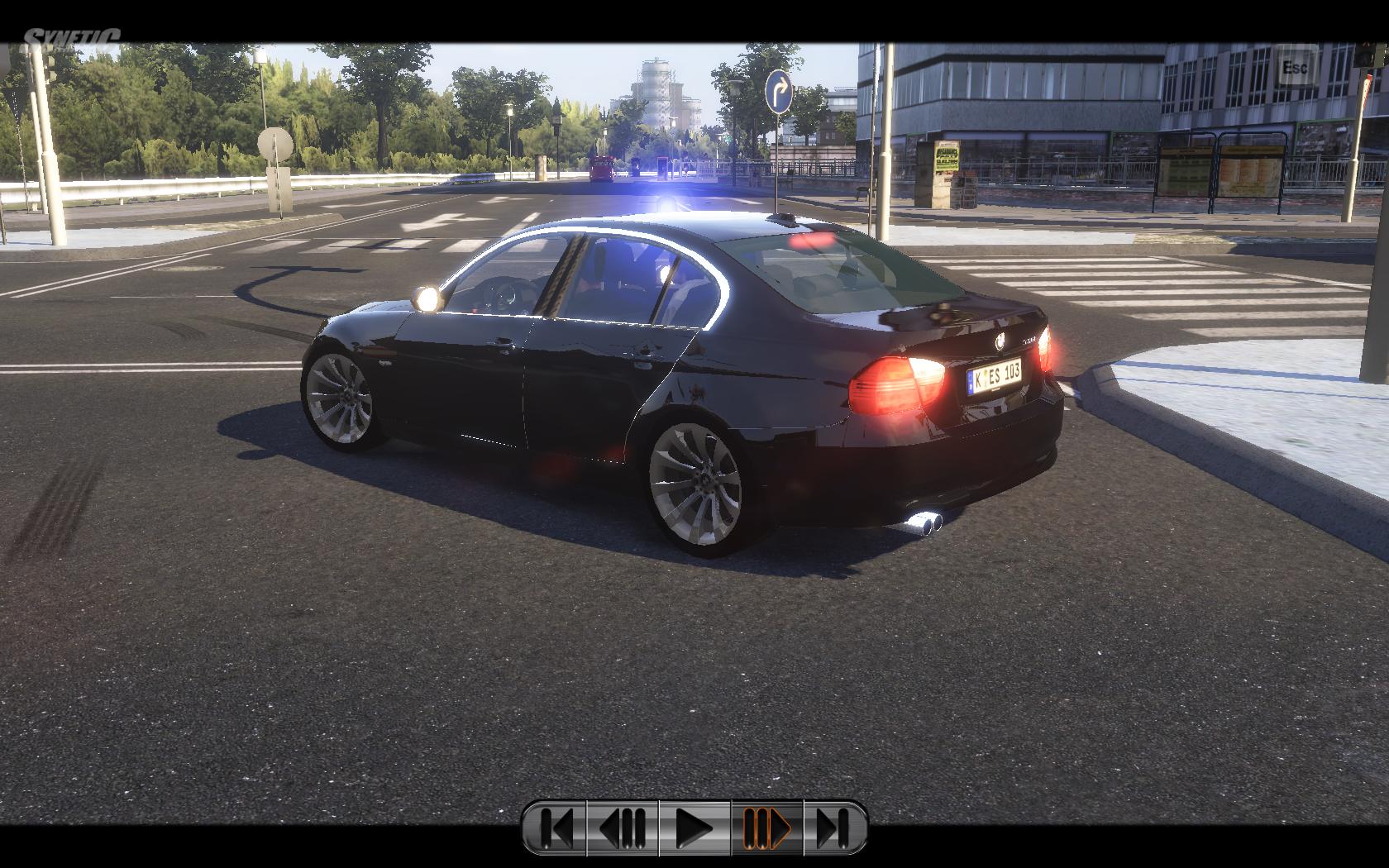
Task: Start normal replay playback
Action: (694, 827)
